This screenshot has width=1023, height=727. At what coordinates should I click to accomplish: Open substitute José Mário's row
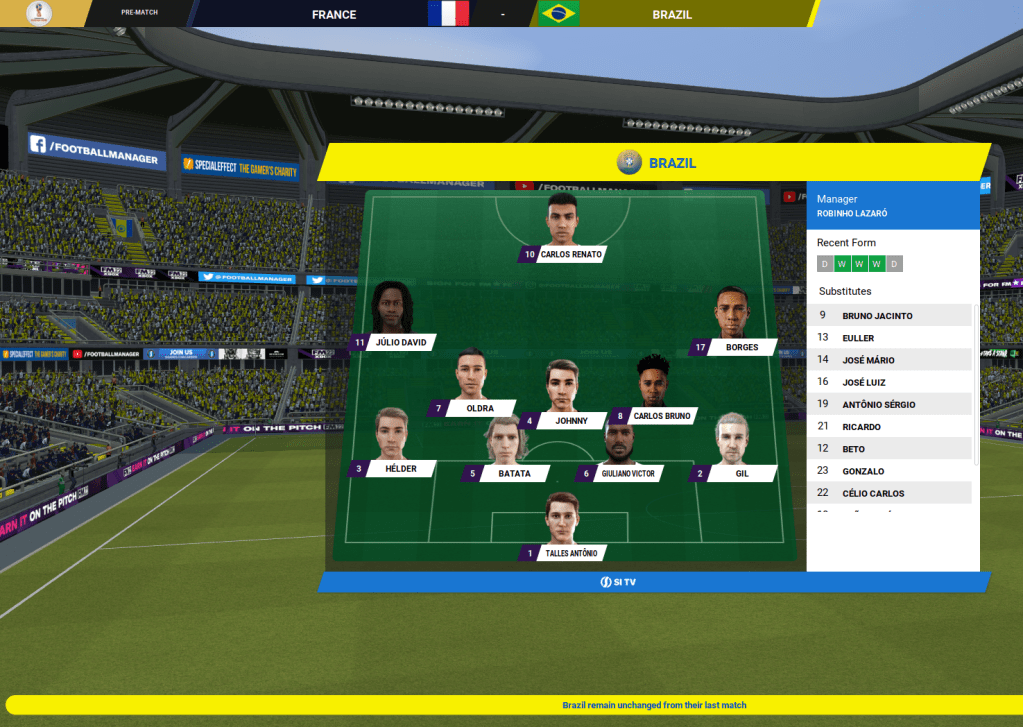[x=868, y=360]
